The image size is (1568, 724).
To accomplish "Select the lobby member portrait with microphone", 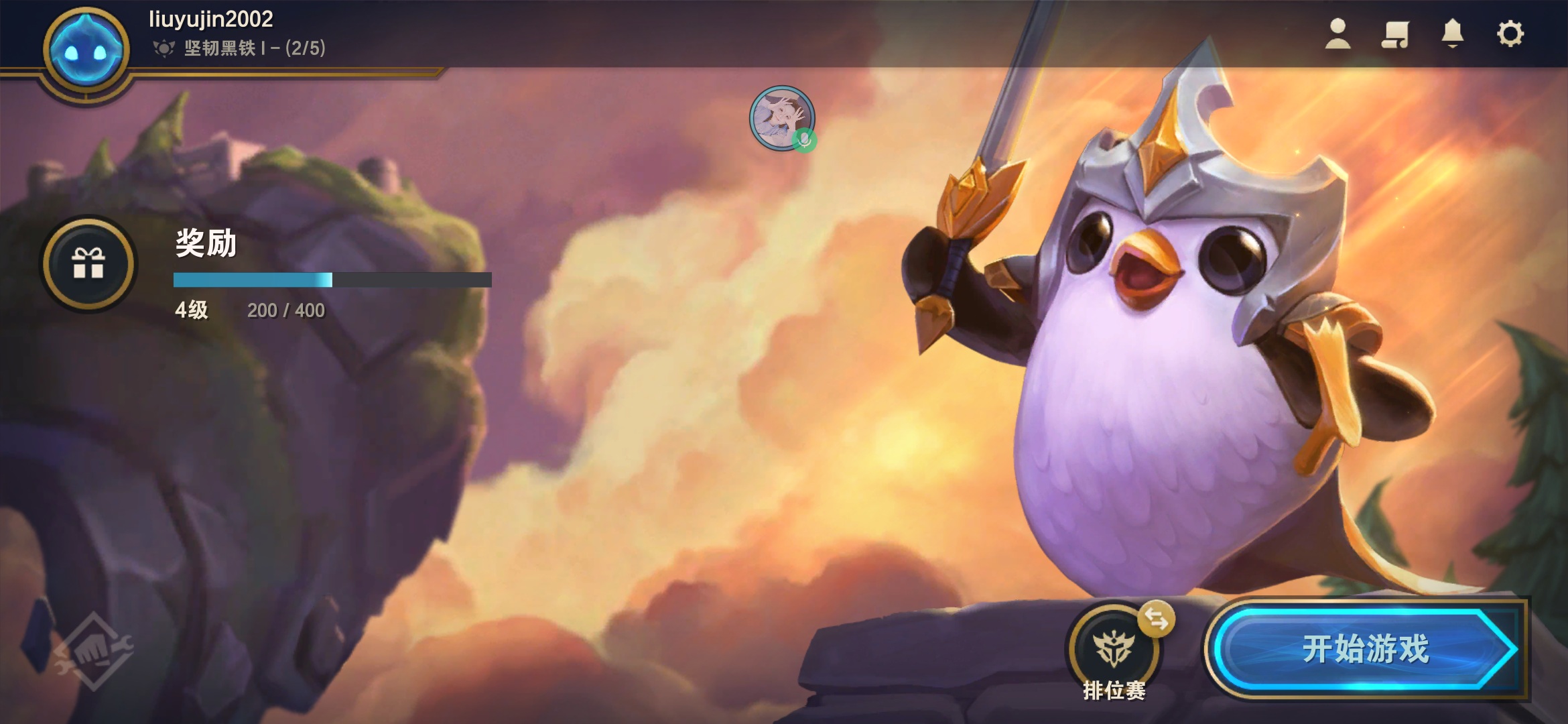I will click(x=781, y=118).
